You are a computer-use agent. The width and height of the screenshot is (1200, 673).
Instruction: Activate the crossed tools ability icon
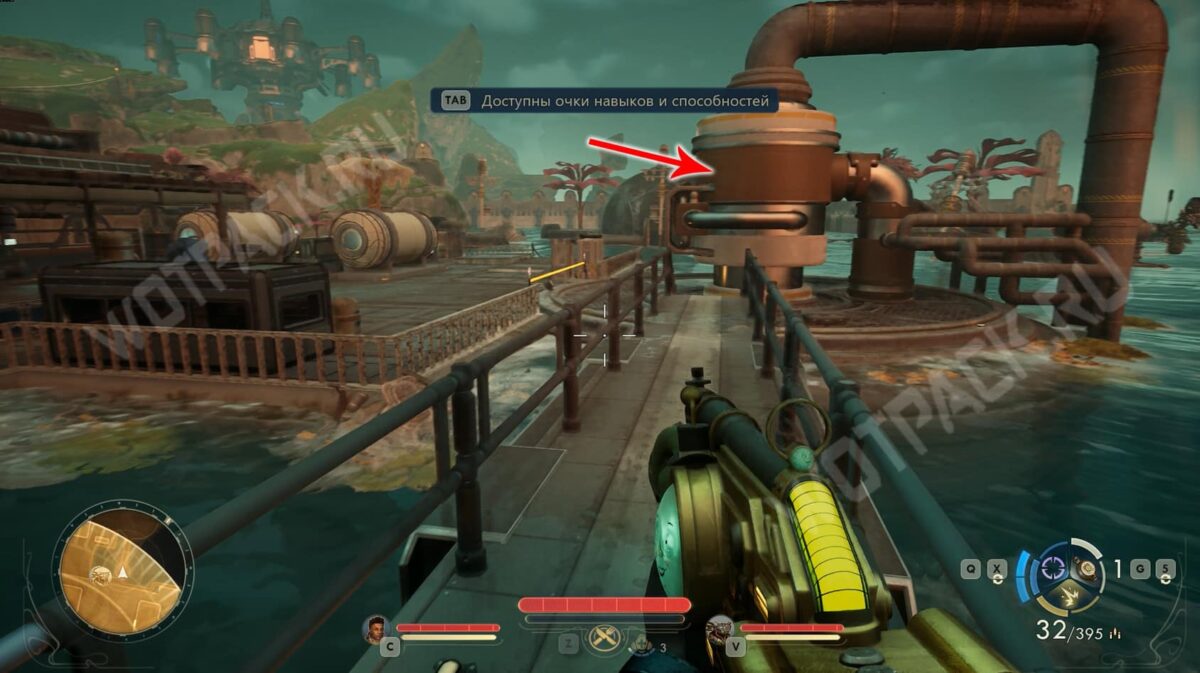click(x=604, y=638)
